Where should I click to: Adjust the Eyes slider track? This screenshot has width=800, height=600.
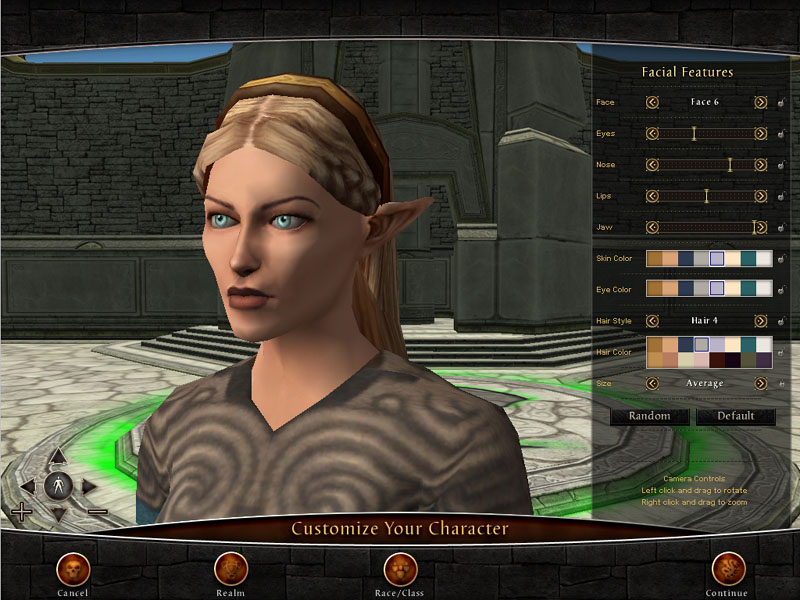[x=706, y=133]
